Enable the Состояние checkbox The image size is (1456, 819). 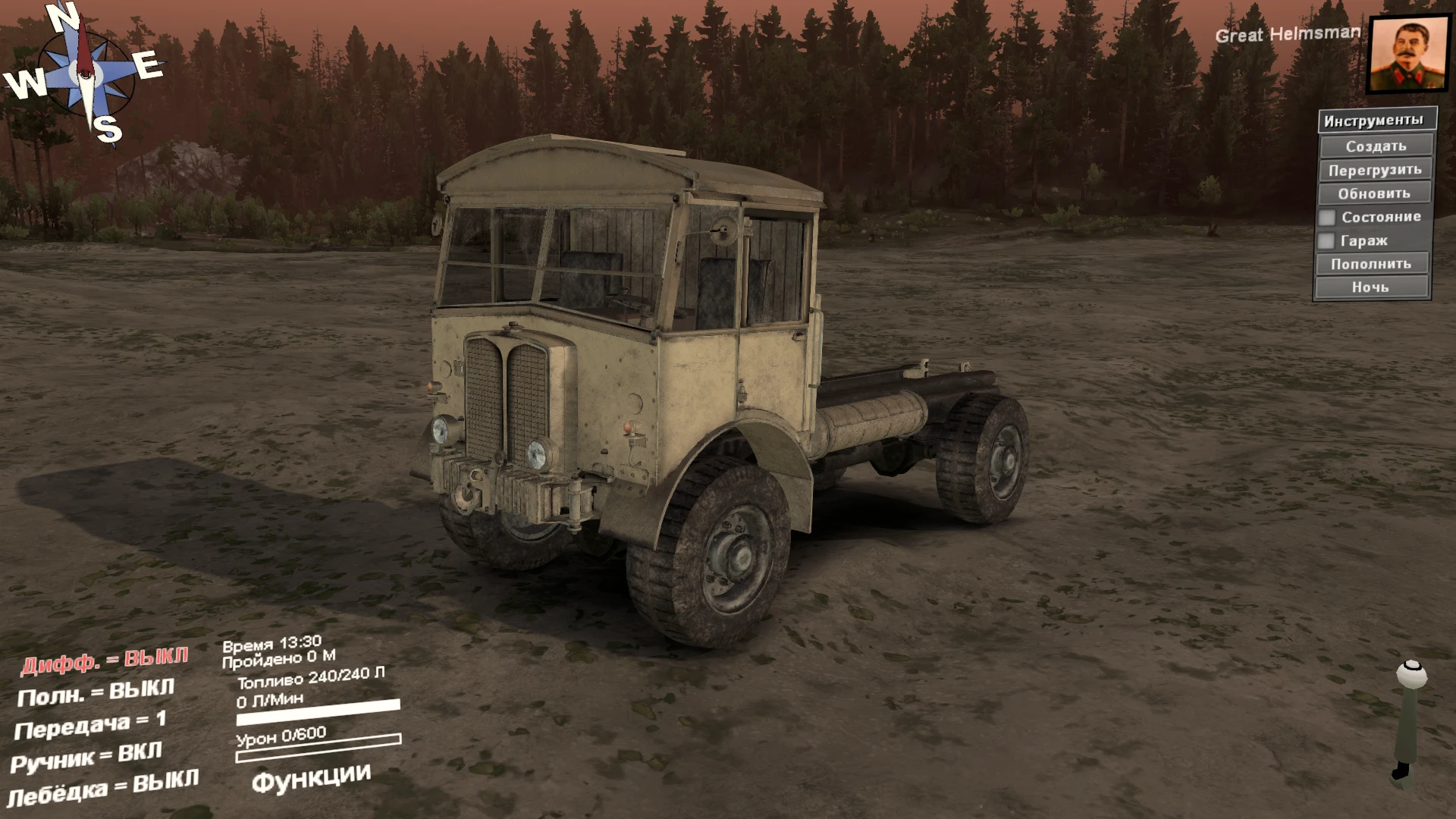click(x=1328, y=217)
